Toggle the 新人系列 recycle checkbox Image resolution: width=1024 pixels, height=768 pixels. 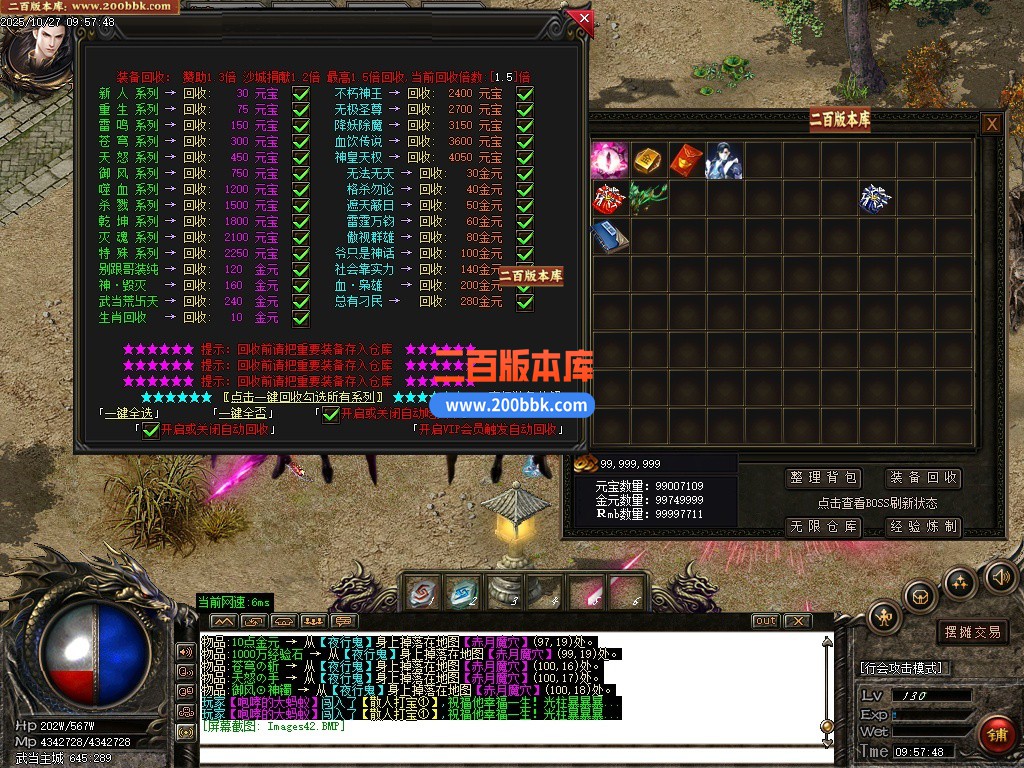pos(300,93)
